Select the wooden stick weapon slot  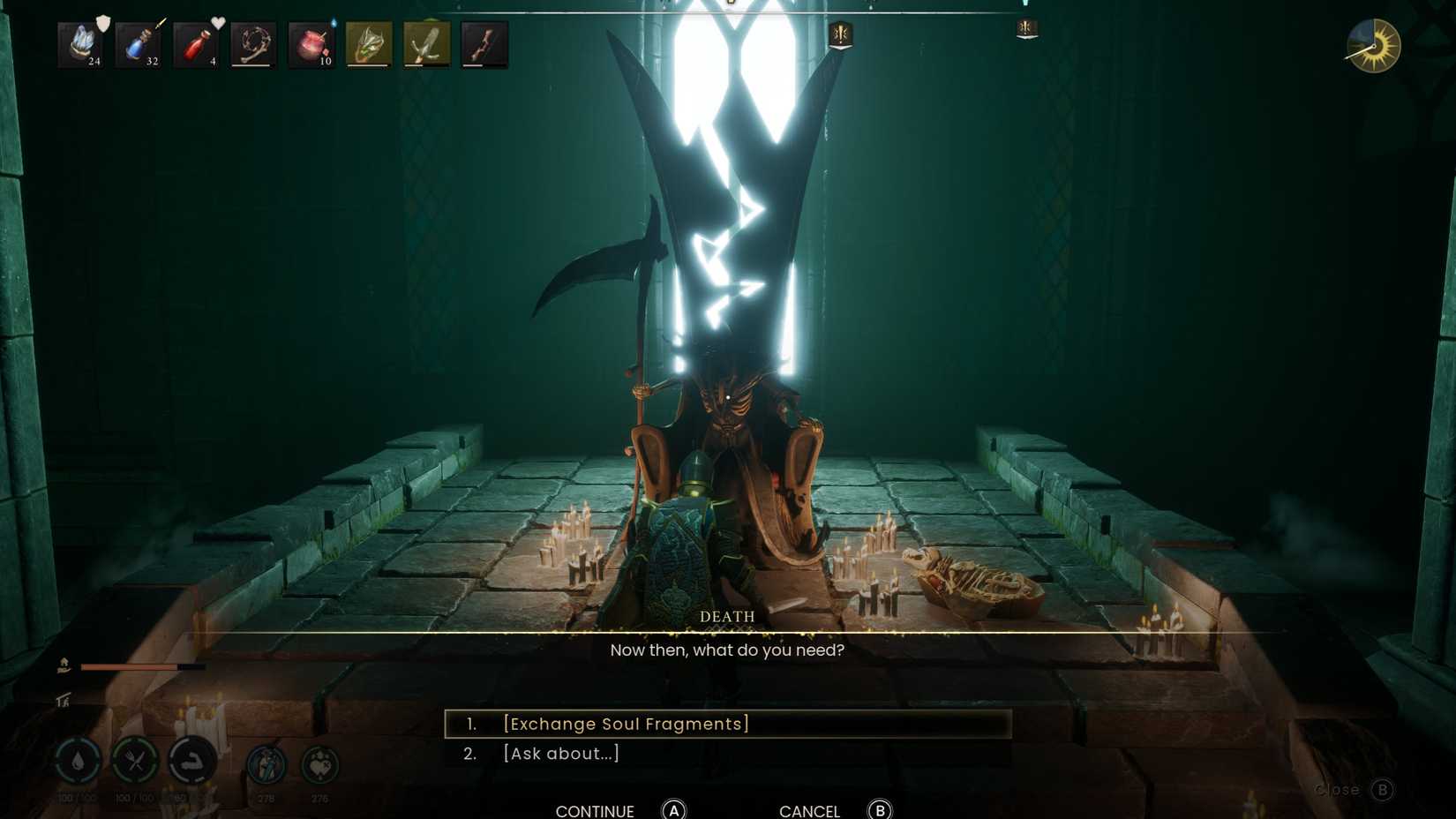pos(484,44)
